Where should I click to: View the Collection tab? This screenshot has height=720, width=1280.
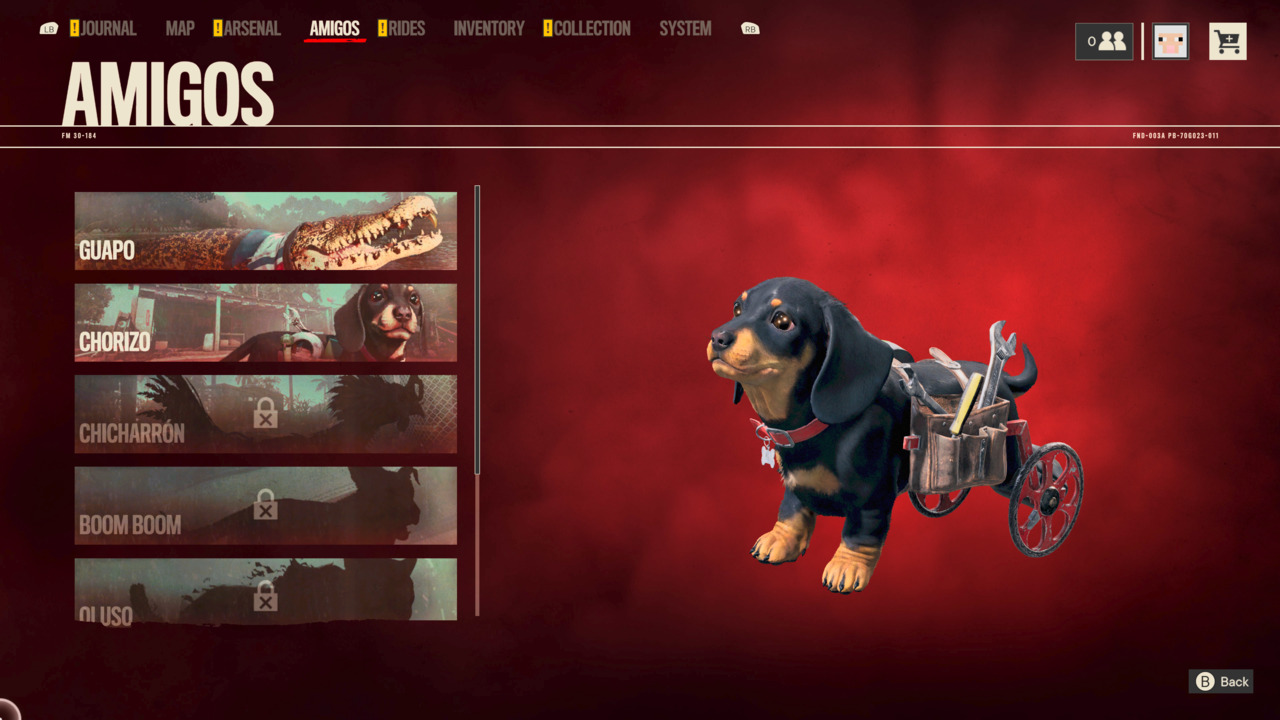click(591, 29)
